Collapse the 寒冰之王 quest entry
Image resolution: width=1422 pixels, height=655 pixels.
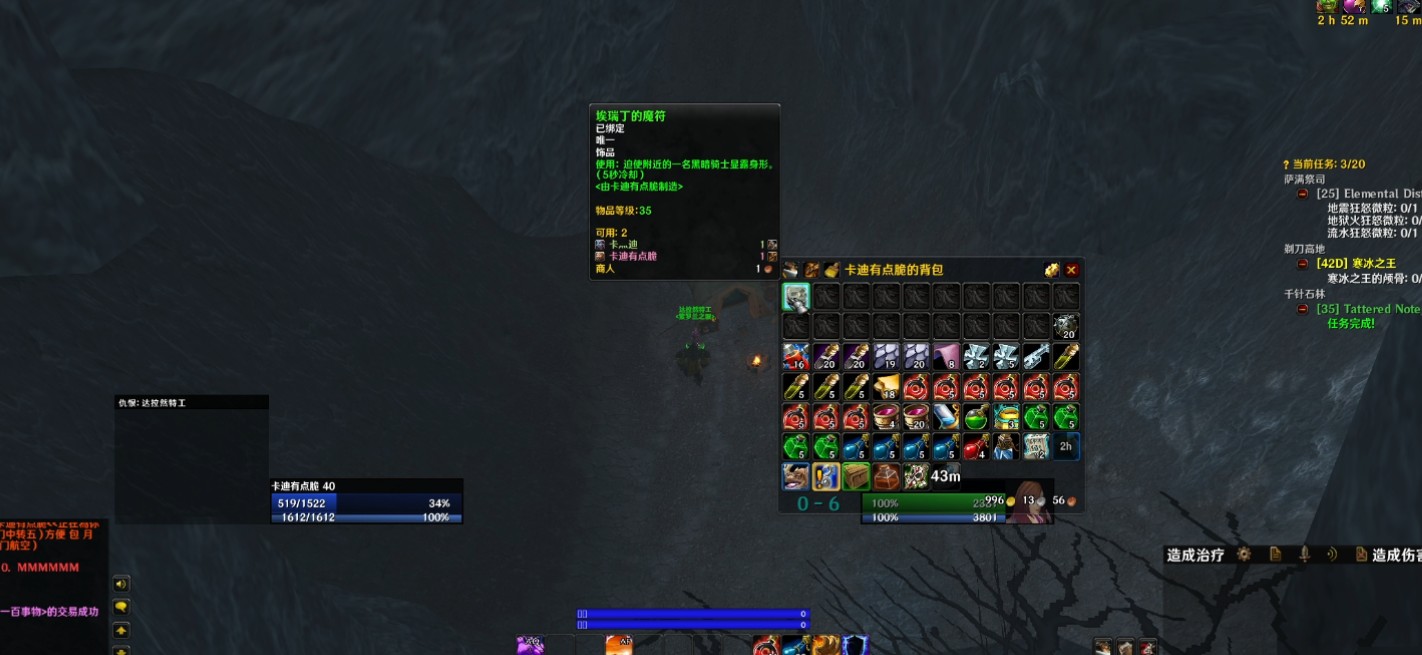(x=1303, y=264)
